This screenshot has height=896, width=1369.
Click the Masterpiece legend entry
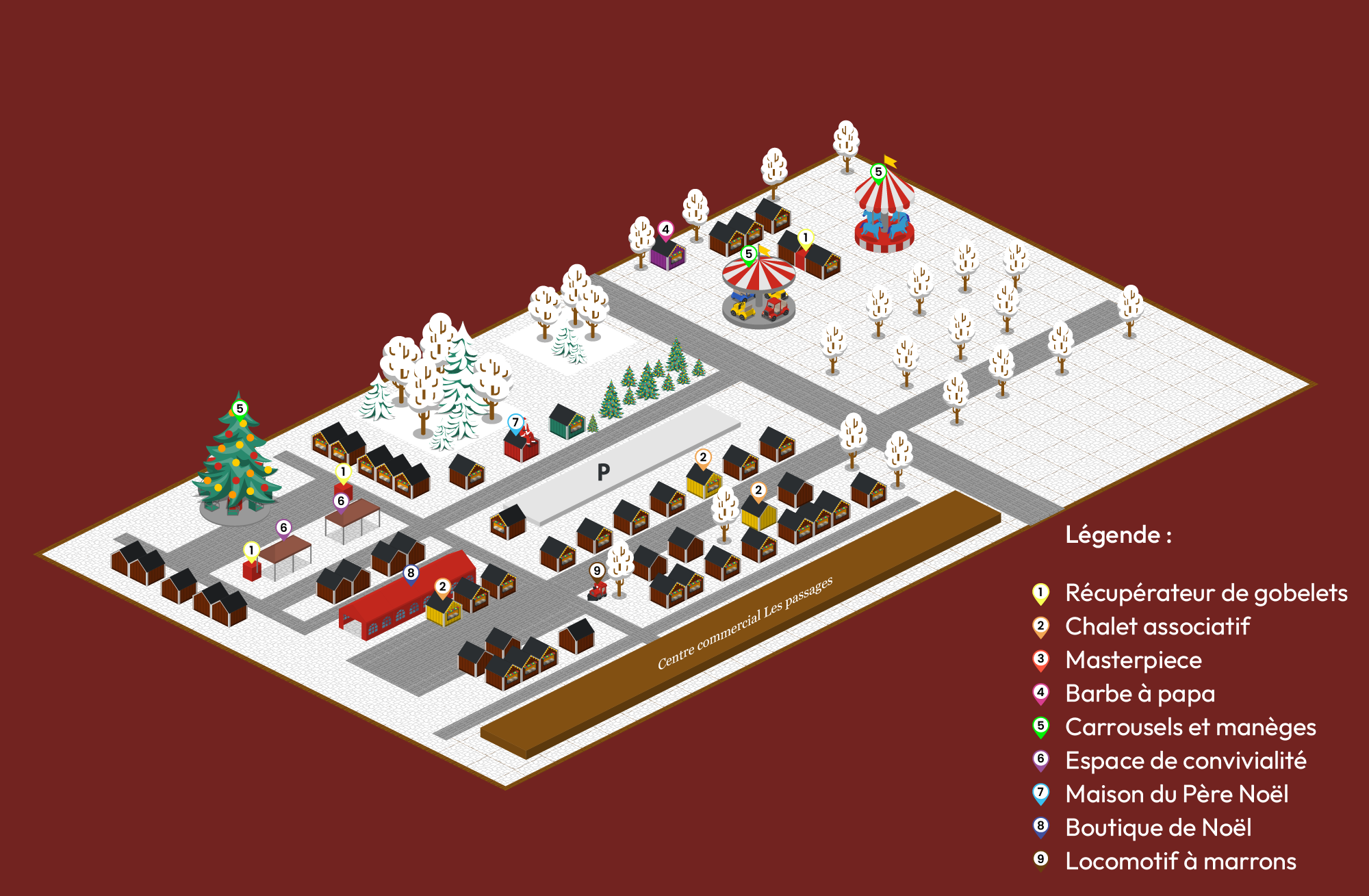pos(1133,660)
